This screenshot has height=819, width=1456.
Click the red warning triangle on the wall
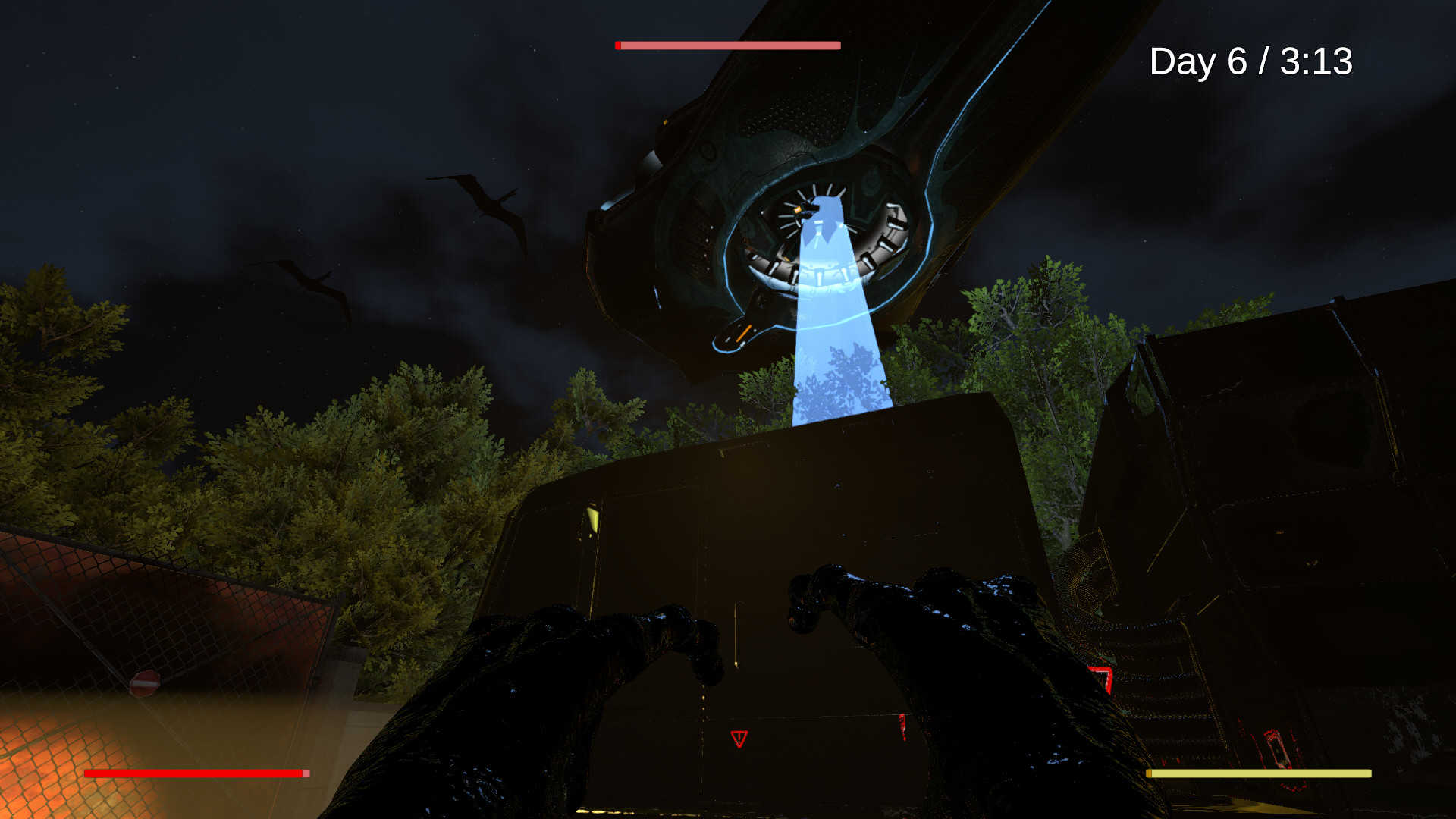pyautogui.click(x=739, y=738)
